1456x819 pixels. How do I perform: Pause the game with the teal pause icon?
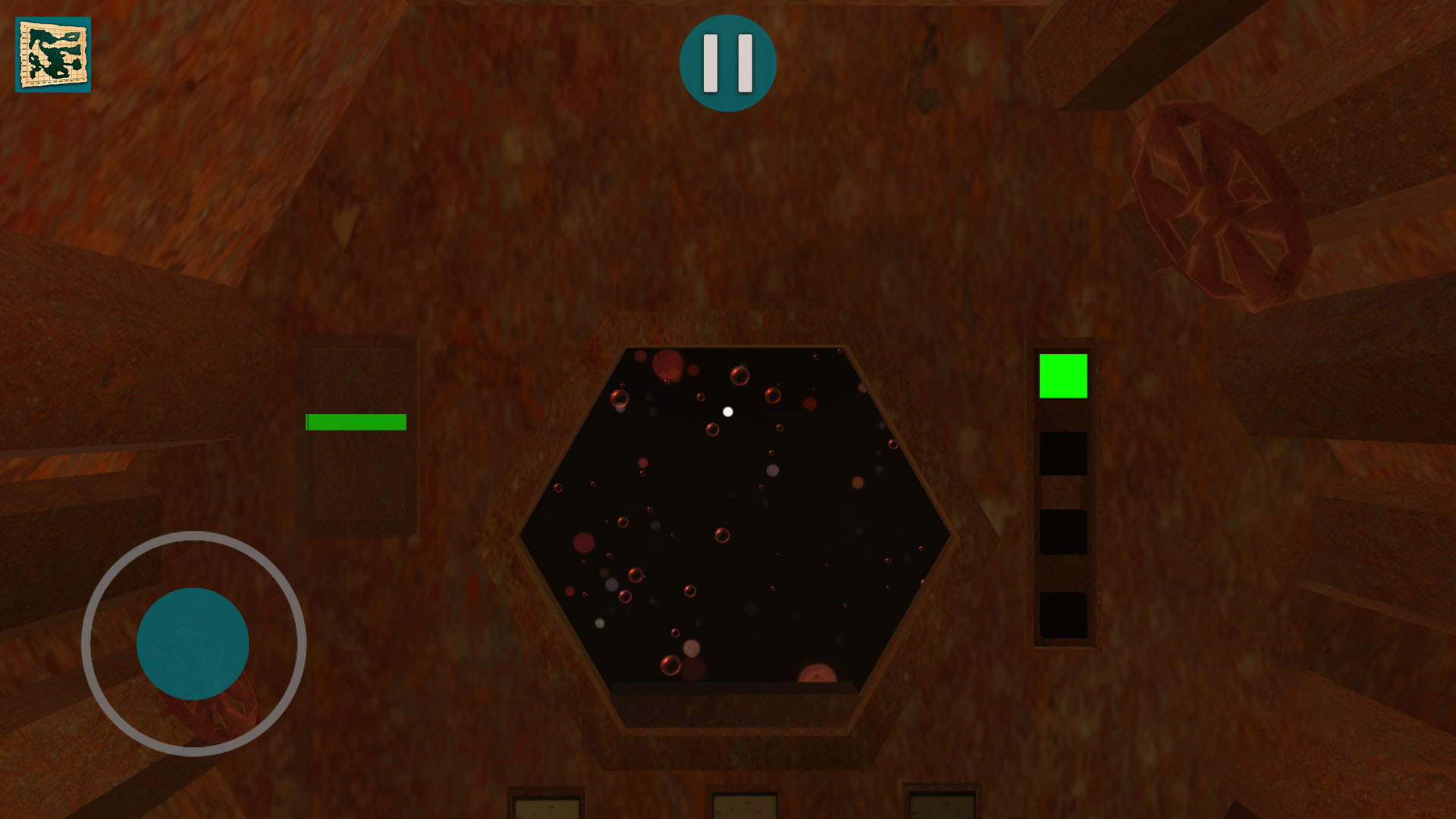728,64
